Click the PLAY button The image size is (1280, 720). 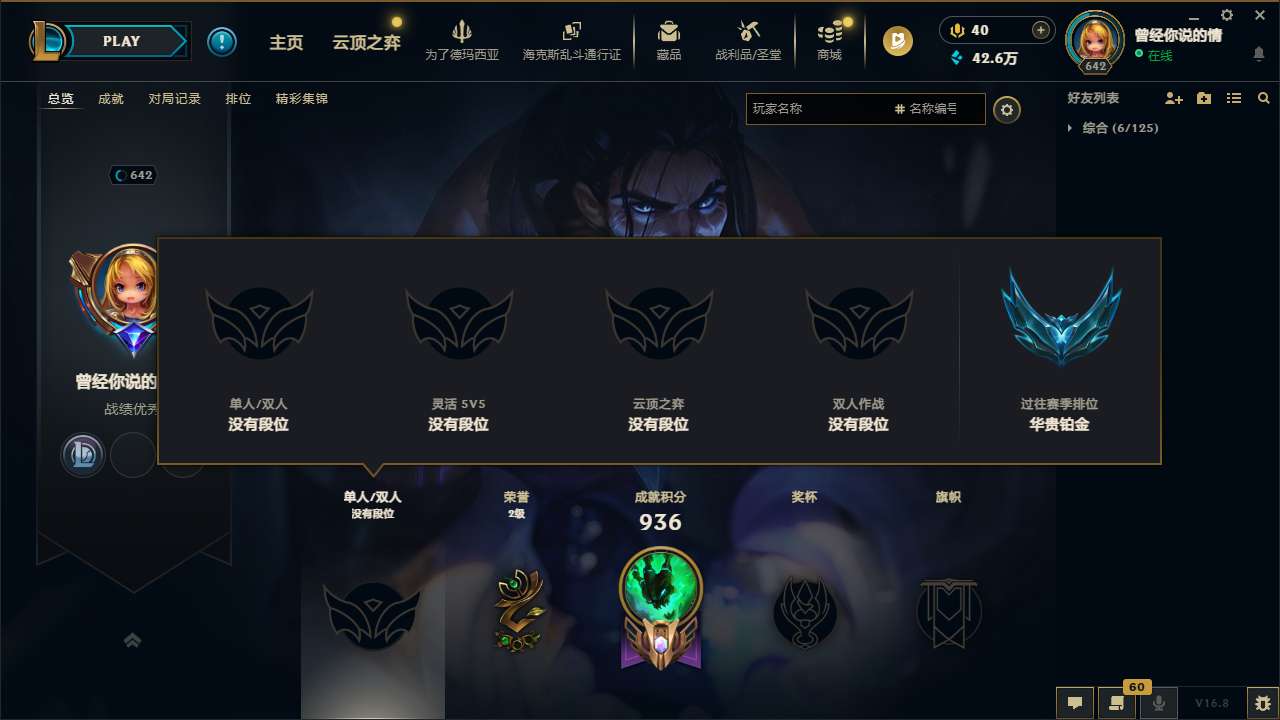coord(122,41)
